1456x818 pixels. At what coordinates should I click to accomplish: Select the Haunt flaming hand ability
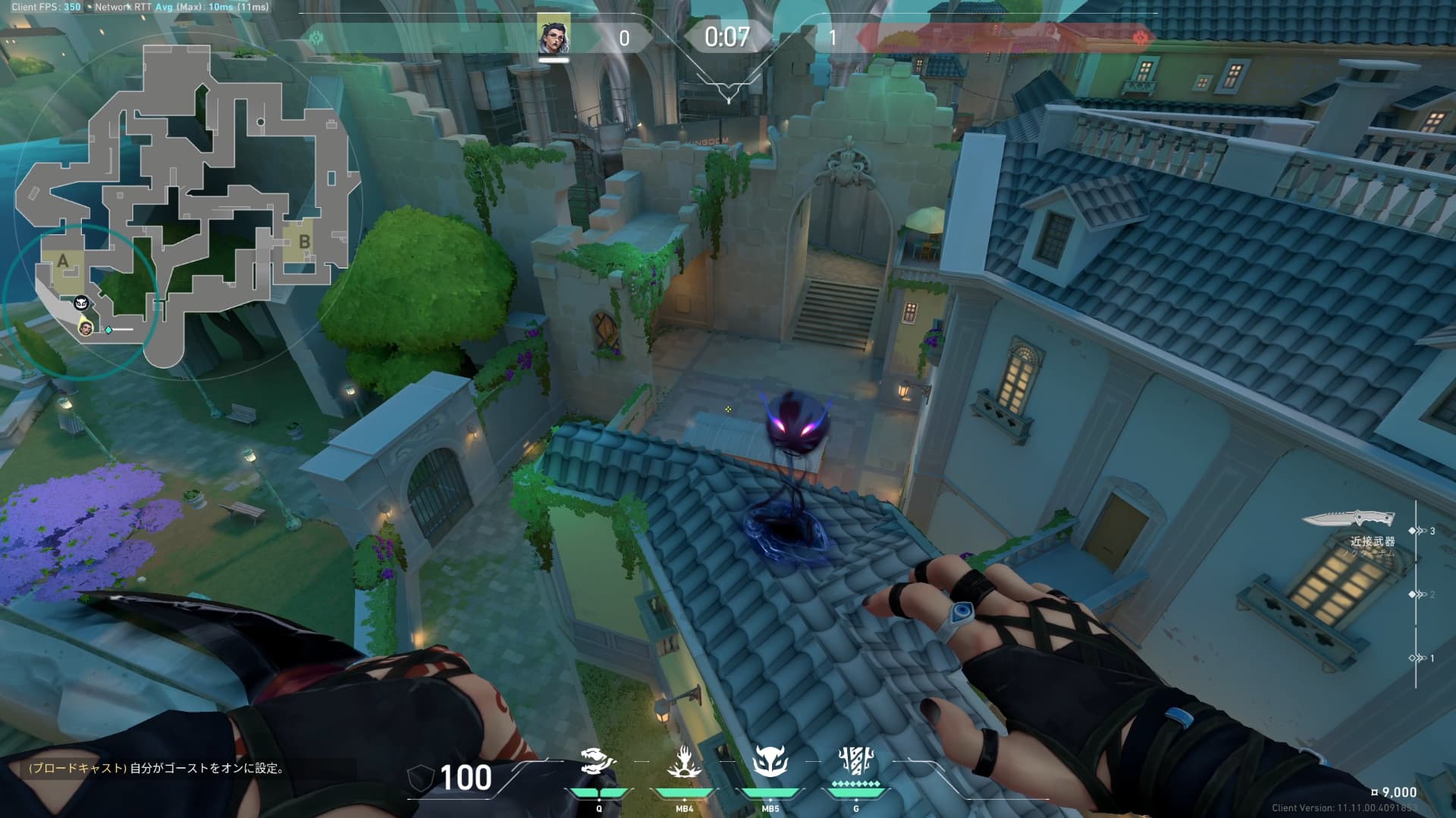[x=684, y=762]
